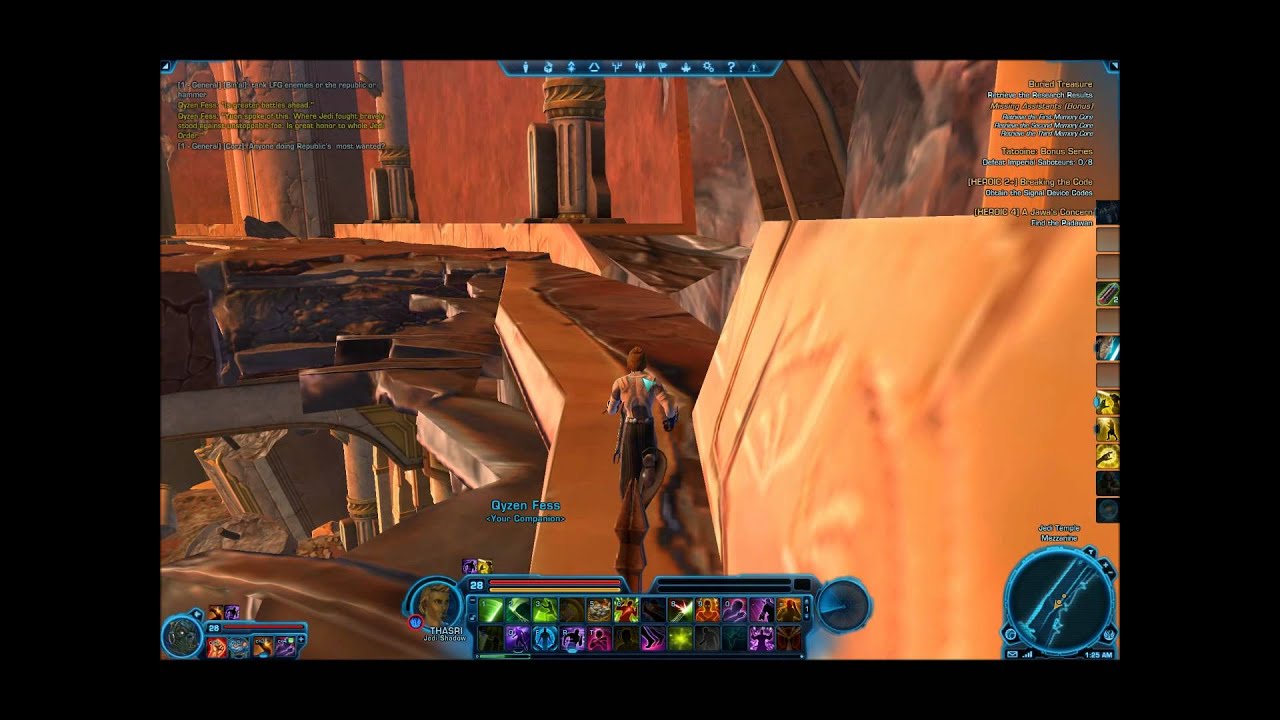Image resolution: width=1280 pixels, height=720 pixels.
Task: Open the question mark help icon
Action: [x=731, y=68]
